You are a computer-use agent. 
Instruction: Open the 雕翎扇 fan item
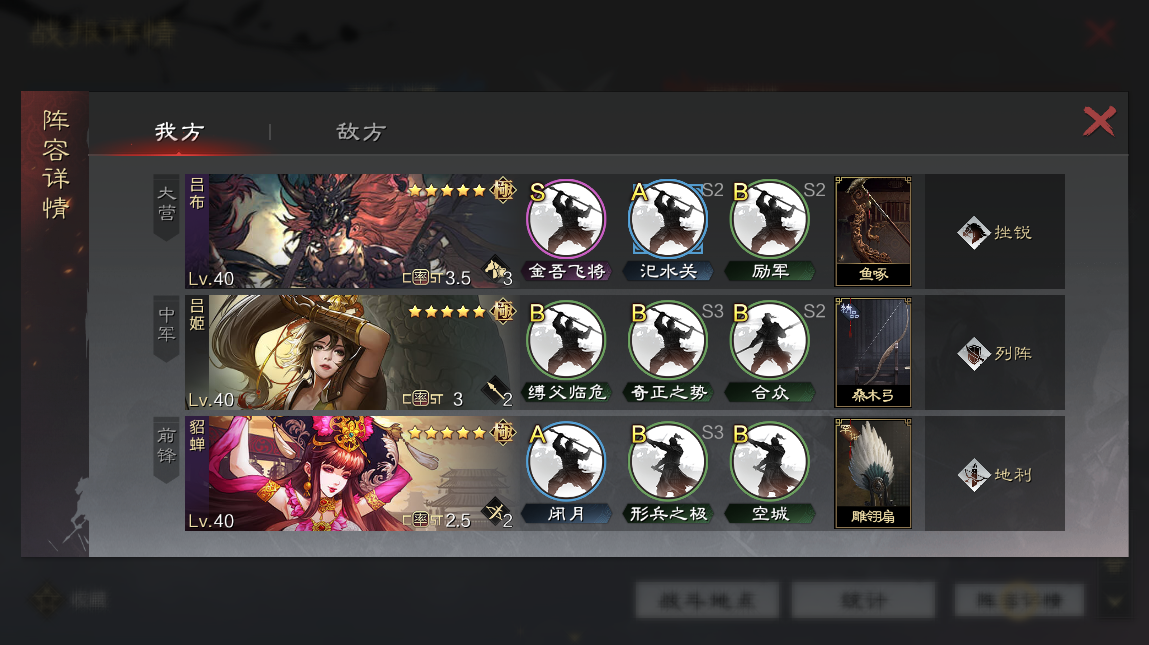point(873,473)
